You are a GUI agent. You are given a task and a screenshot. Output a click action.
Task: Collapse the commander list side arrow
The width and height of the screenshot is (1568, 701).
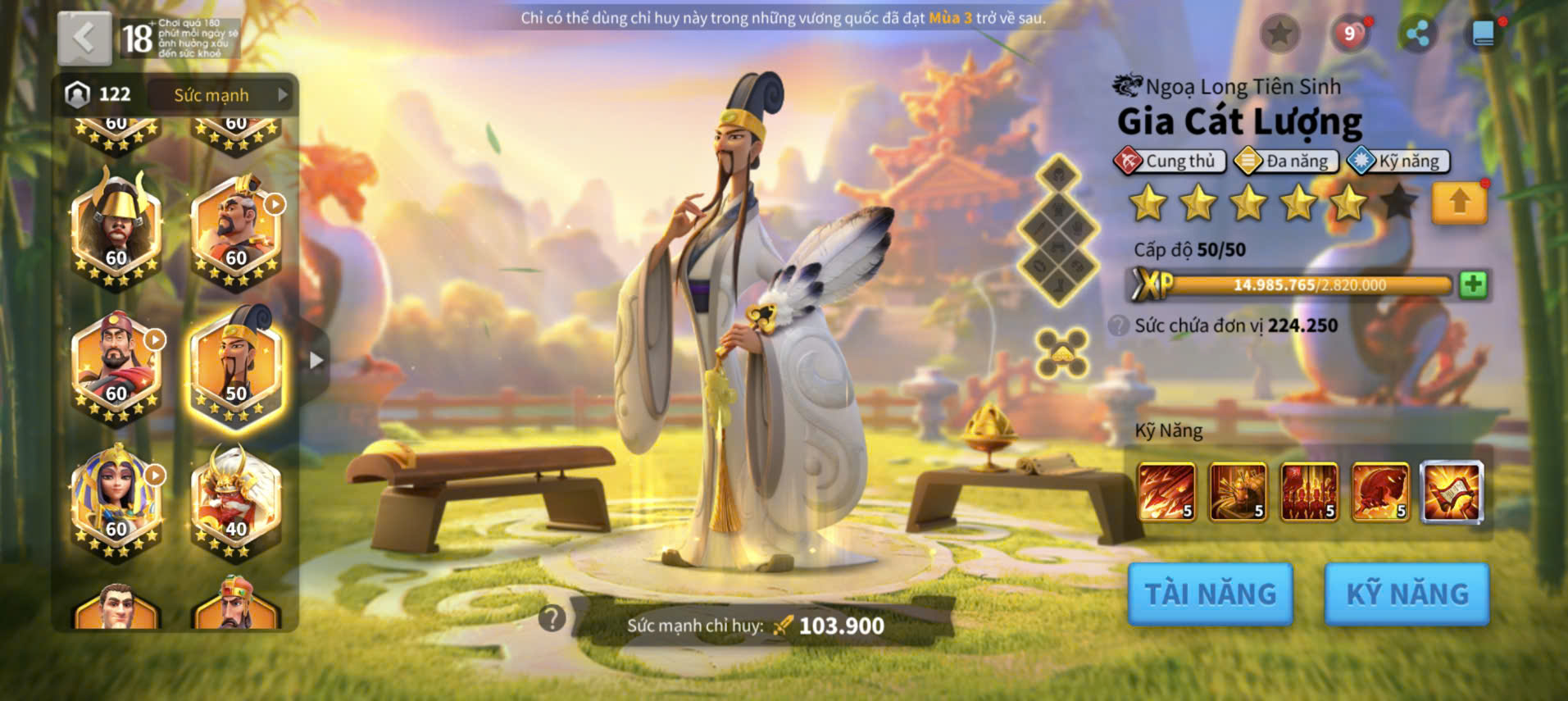[316, 360]
